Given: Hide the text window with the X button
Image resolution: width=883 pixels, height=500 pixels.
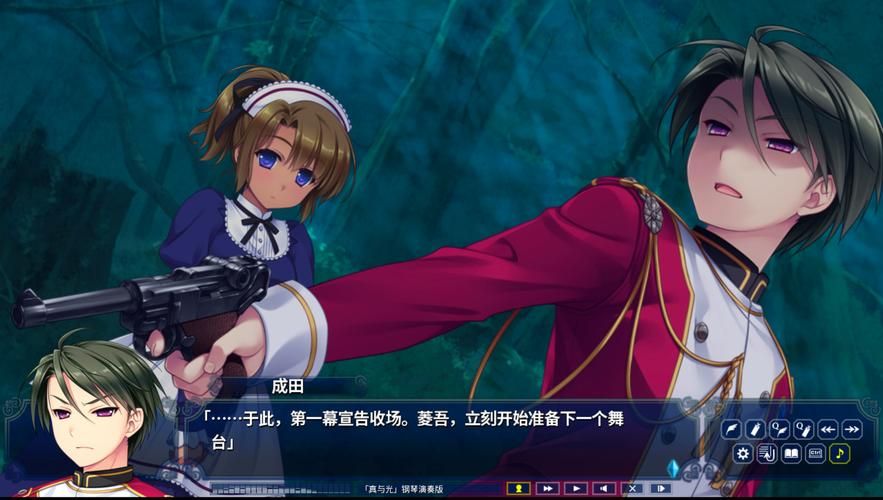Looking at the screenshot, I should (x=631, y=488).
